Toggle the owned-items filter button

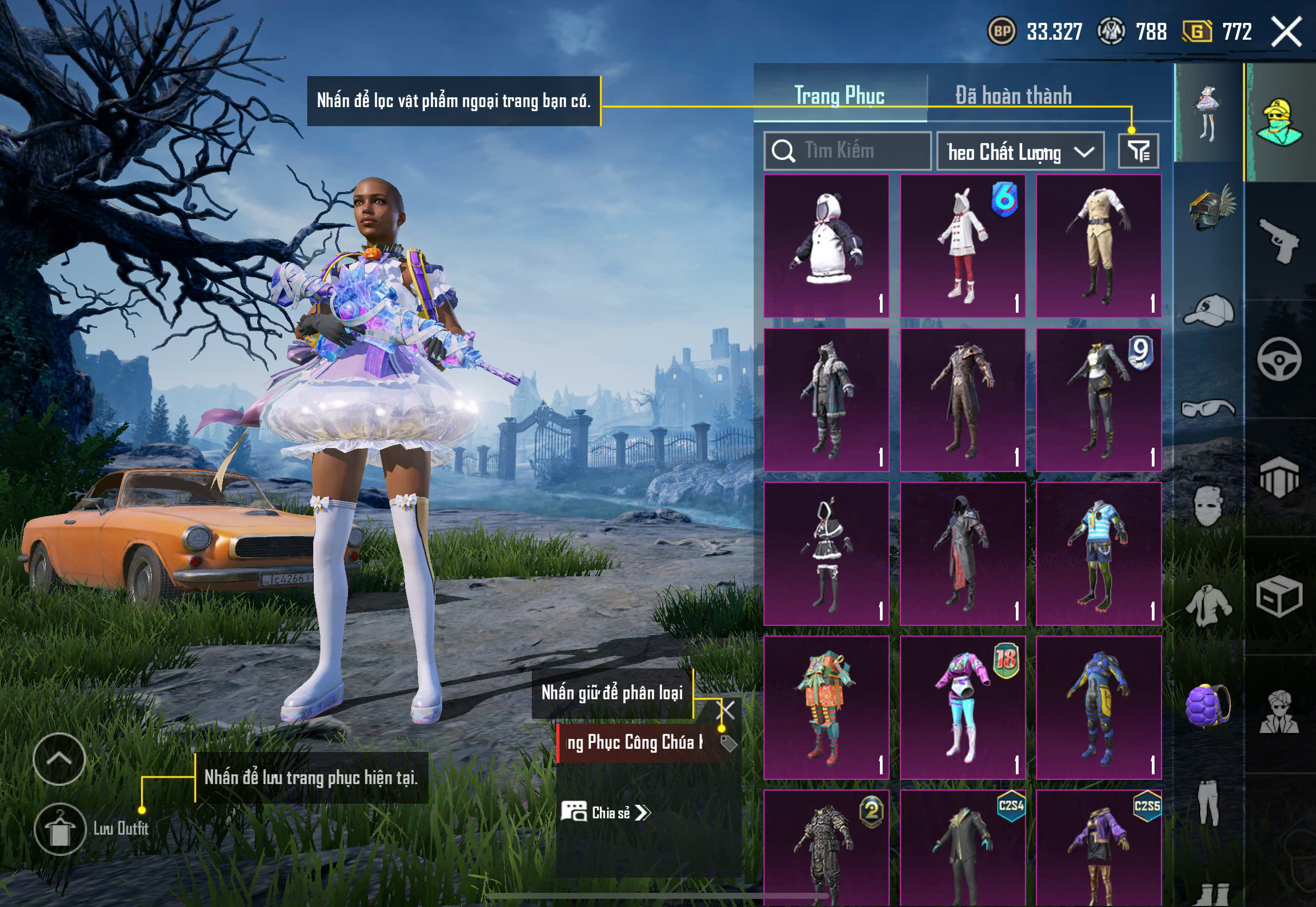click(x=1138, y=151)
